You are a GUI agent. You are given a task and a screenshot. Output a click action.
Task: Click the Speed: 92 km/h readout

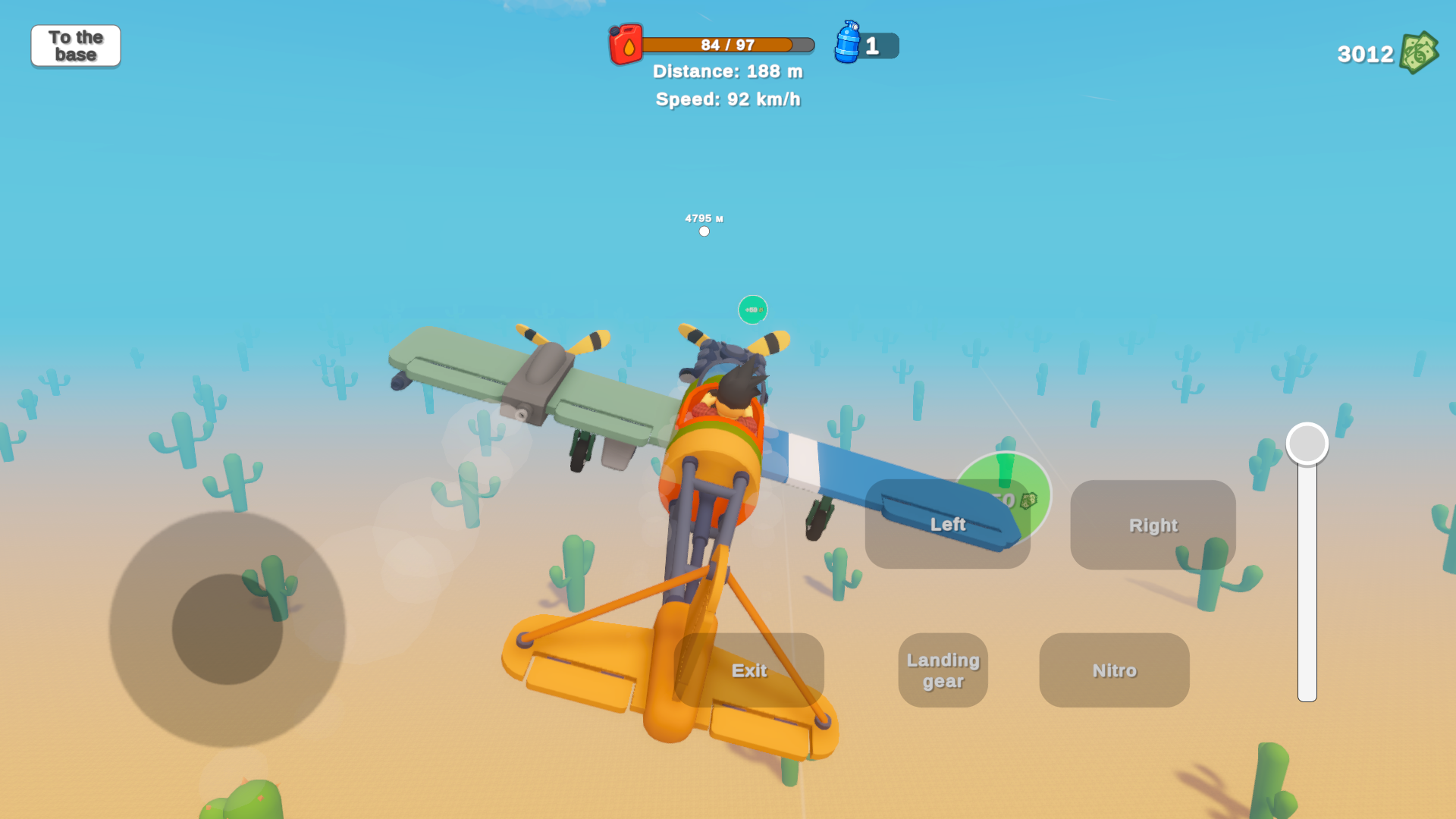pos(728,99)
